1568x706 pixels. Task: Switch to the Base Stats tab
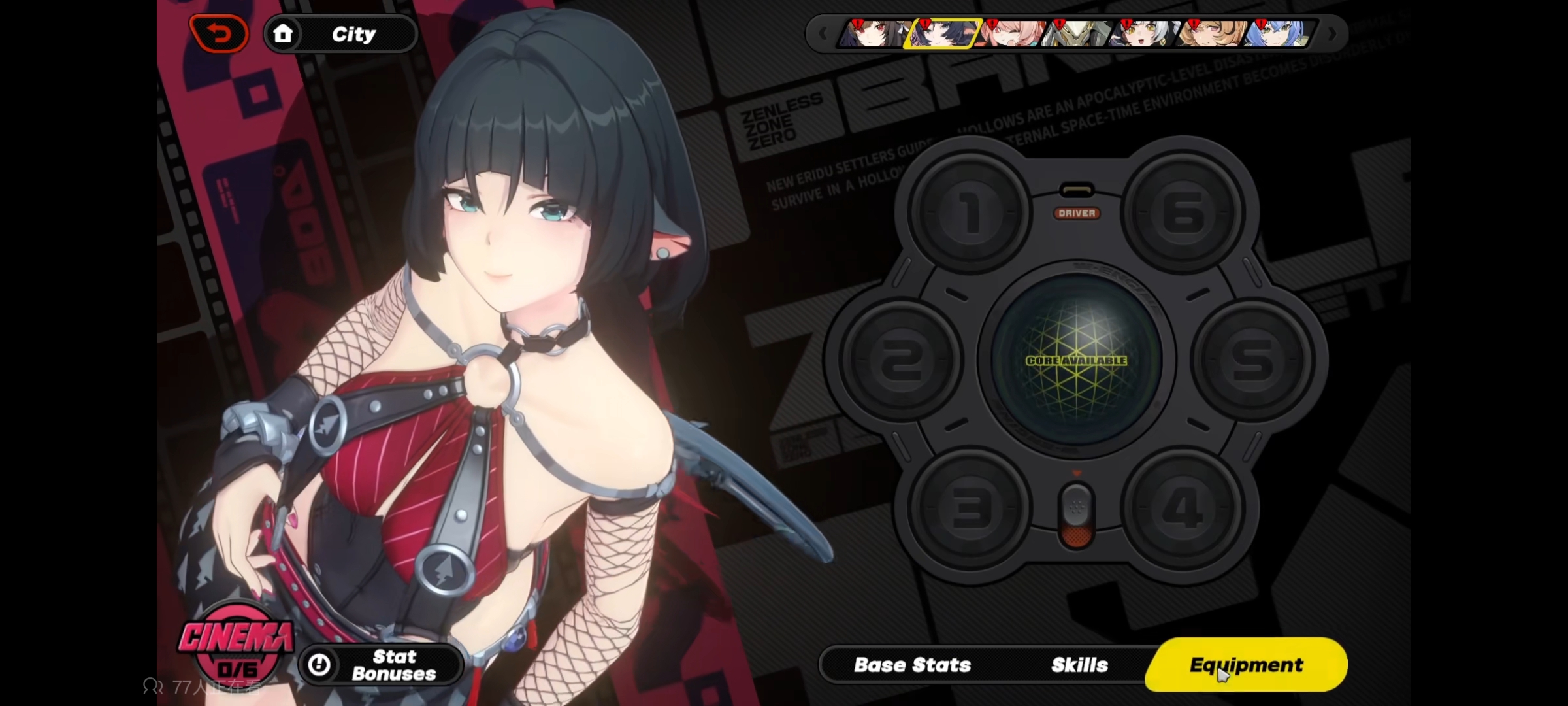pos(912,665)
